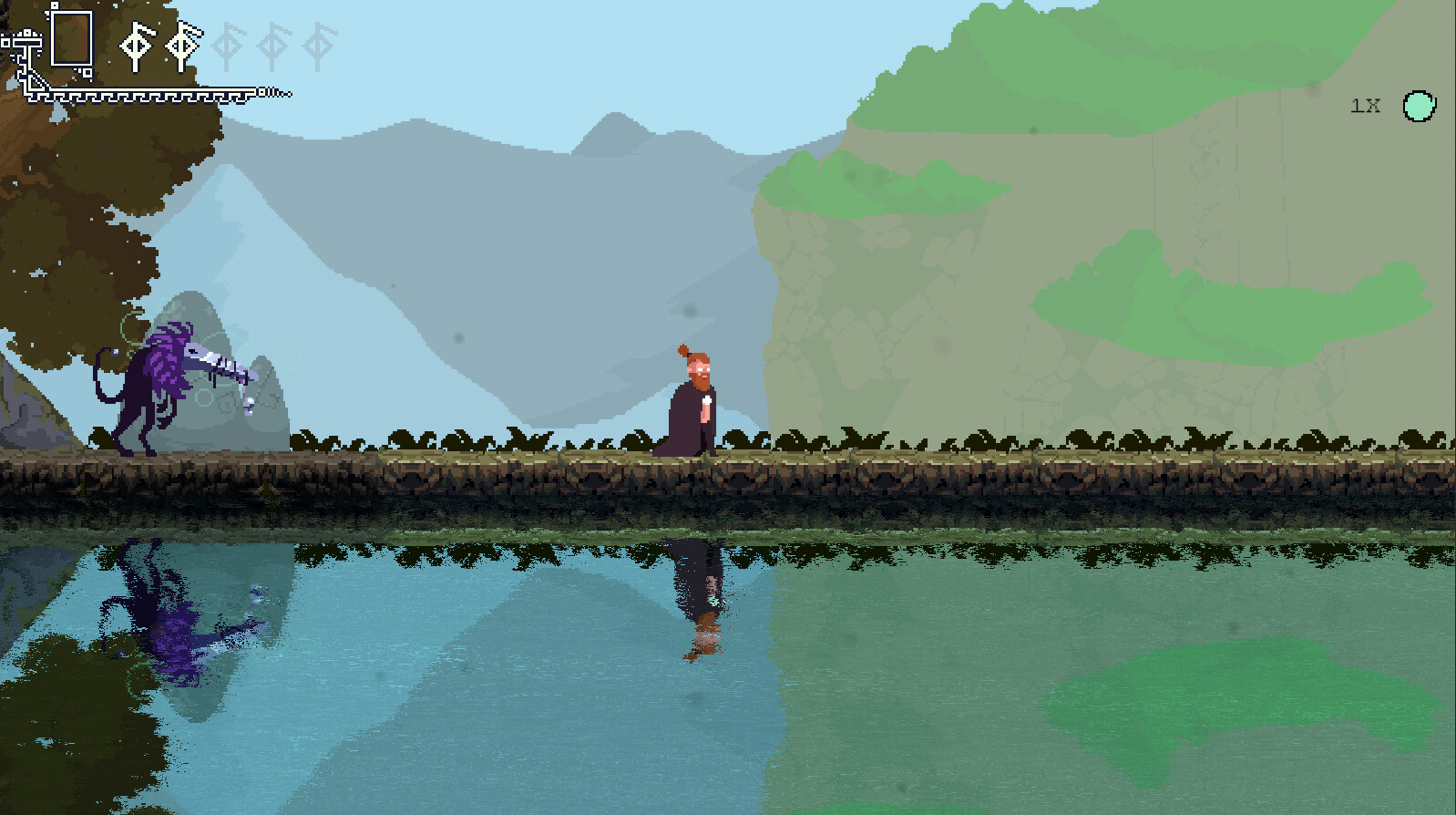
Task: Click the brightest lit rune to activate it
Action: [137, 44]
